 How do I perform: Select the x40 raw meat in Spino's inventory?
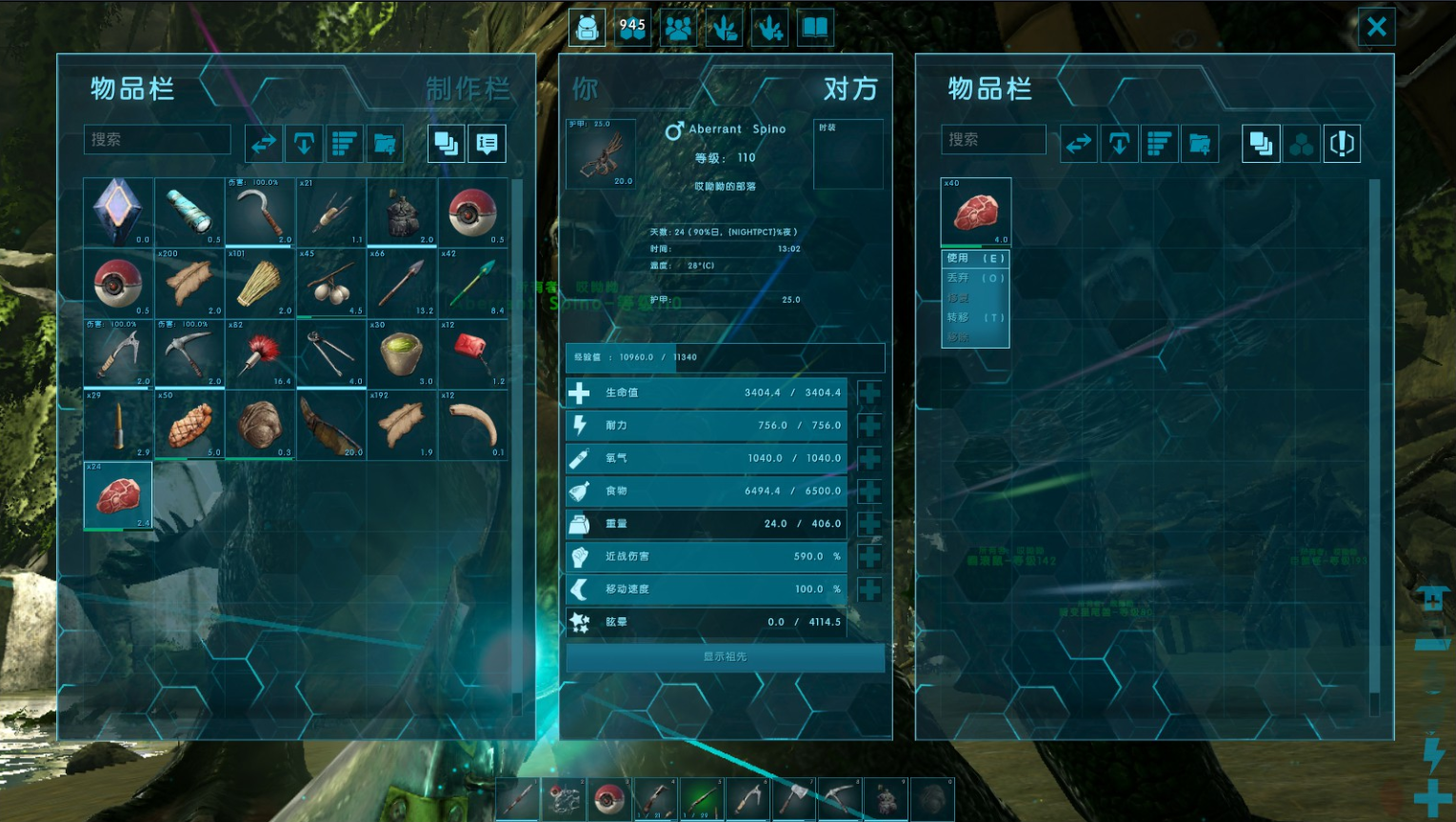point(975,211)
